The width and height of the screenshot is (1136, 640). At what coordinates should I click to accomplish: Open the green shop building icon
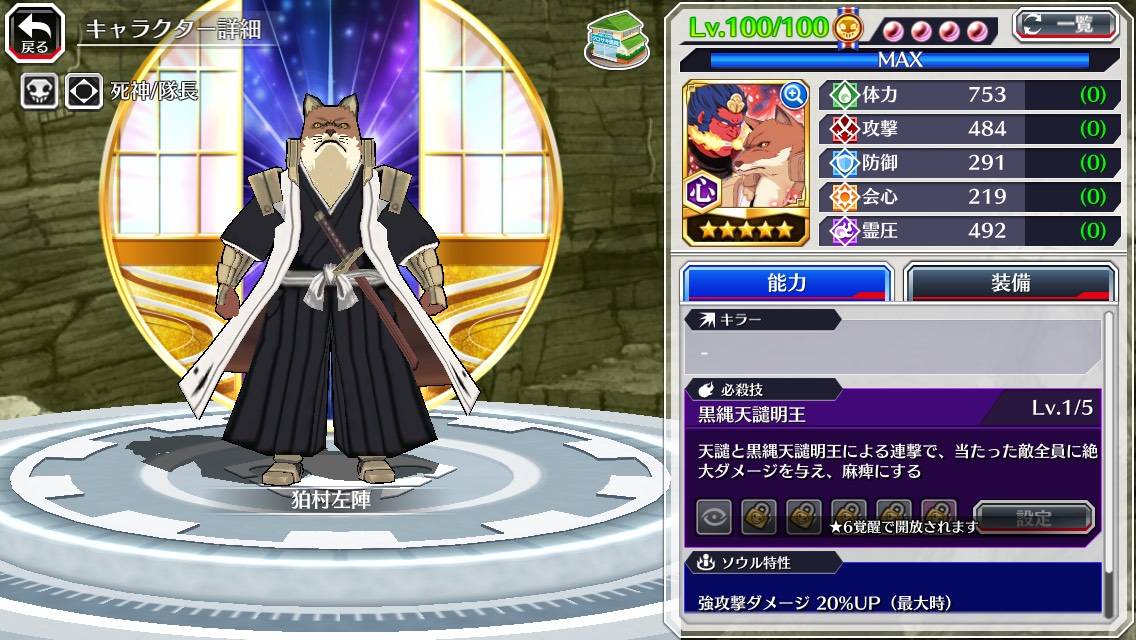pos(616,40)
